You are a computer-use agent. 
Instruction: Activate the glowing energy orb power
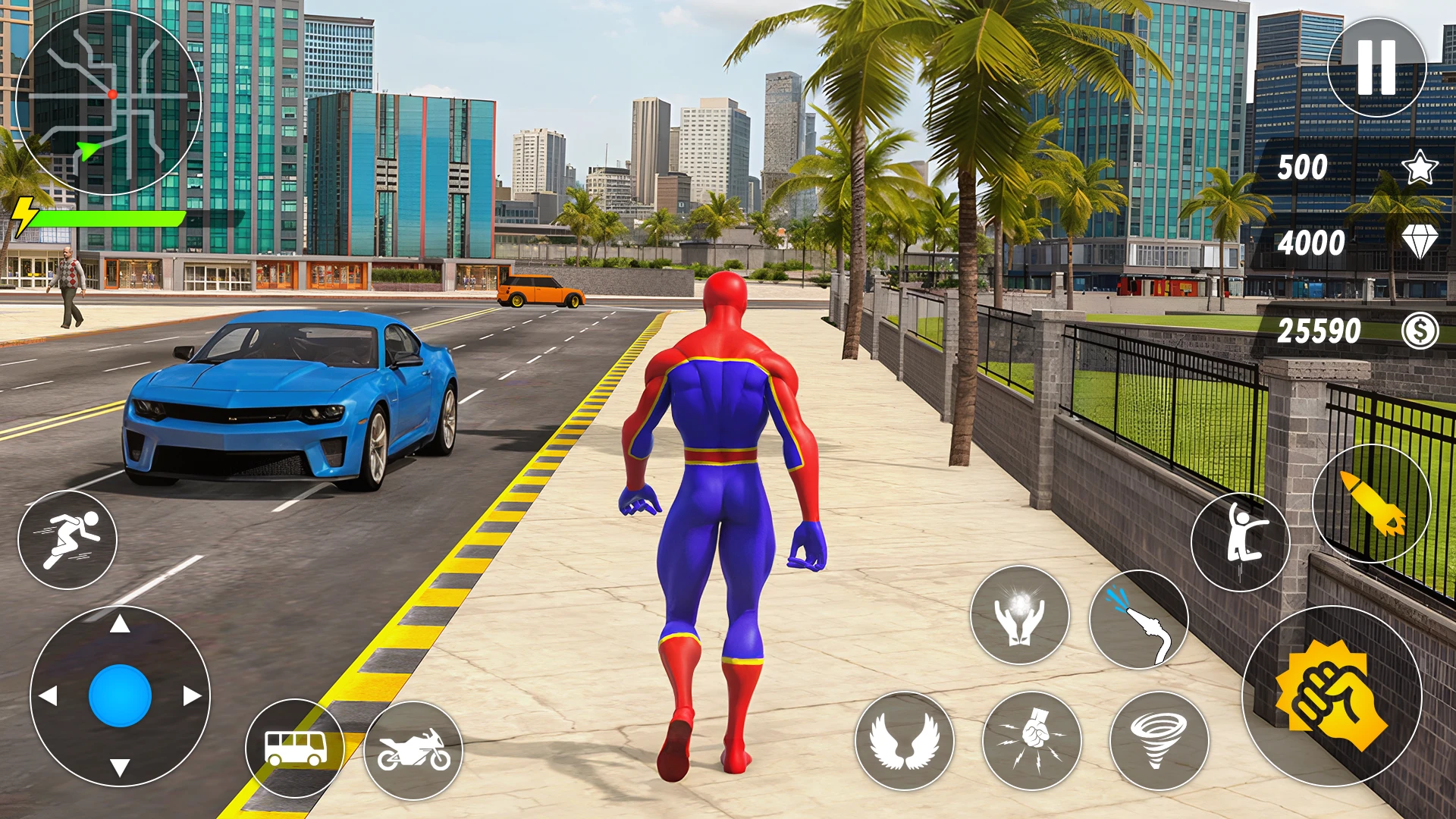[1019, 615]
